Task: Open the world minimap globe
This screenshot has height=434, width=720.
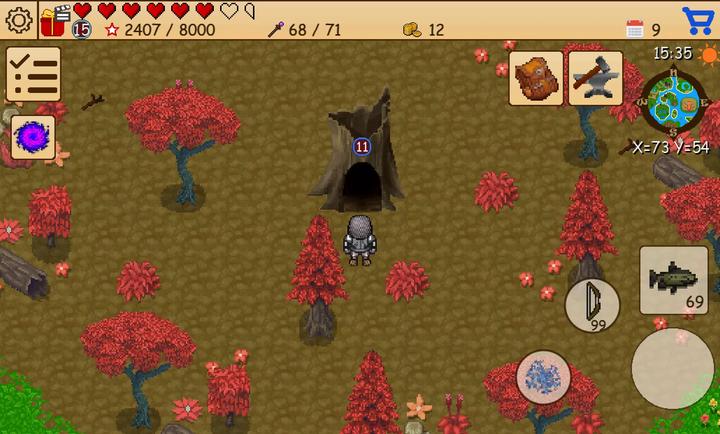Action: pos(674,101)
